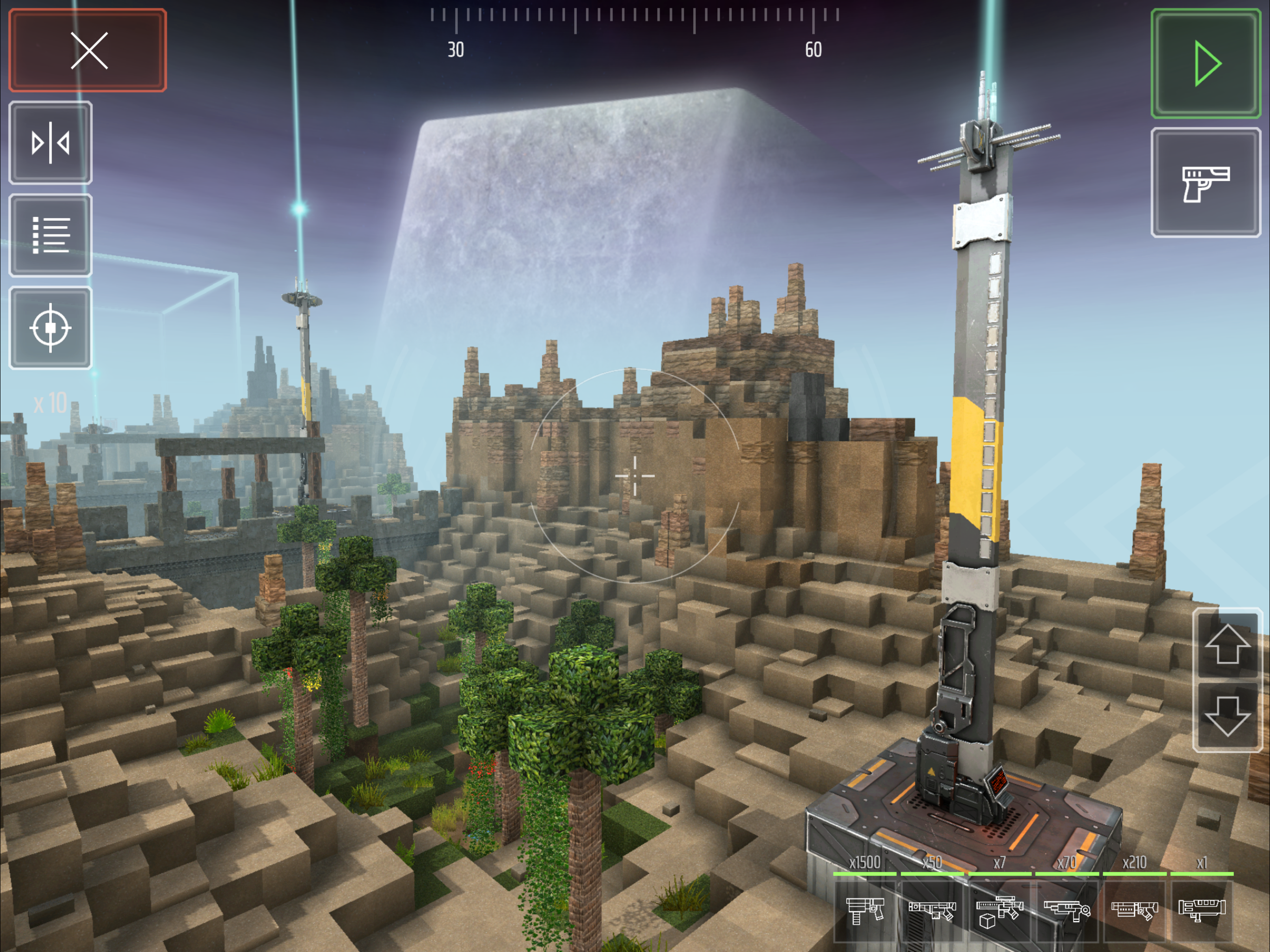Viewport: 1270px width, 952px height.
Task: Start play mode with the green triangle button
Action: pos(1205,64)
